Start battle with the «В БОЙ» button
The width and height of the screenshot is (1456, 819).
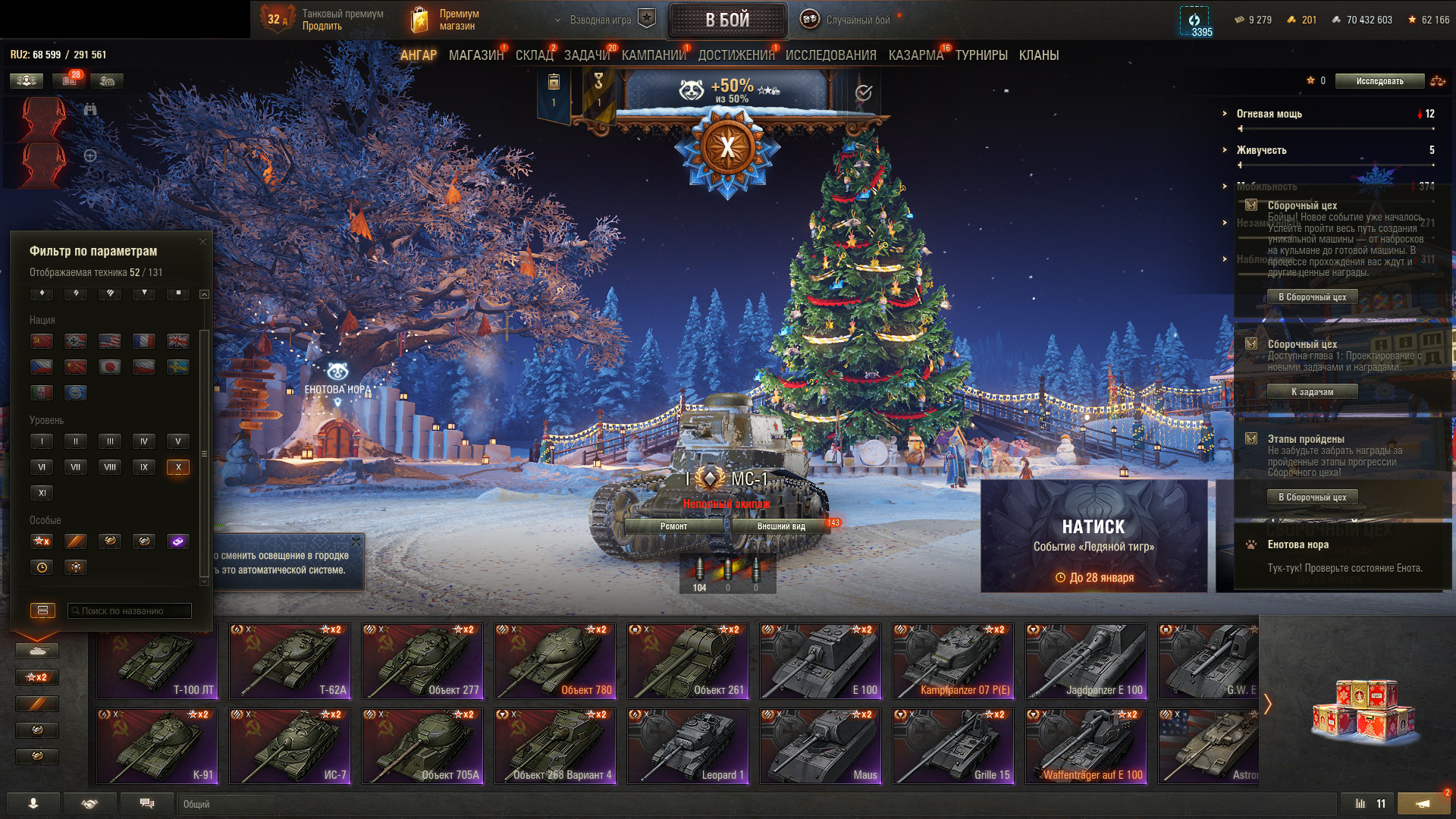click(x=727, y=20)
